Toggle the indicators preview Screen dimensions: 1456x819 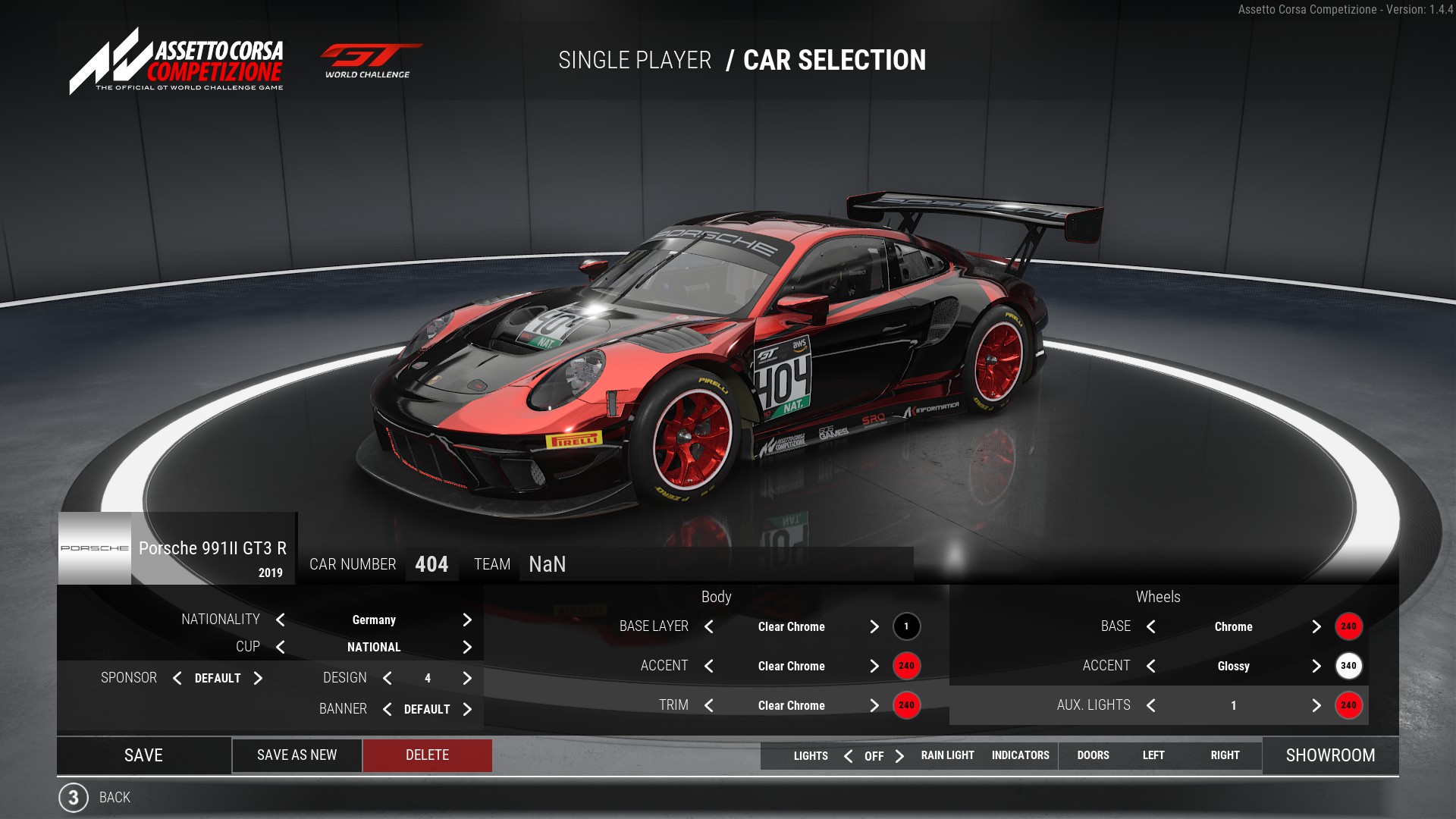point(1020,755)
